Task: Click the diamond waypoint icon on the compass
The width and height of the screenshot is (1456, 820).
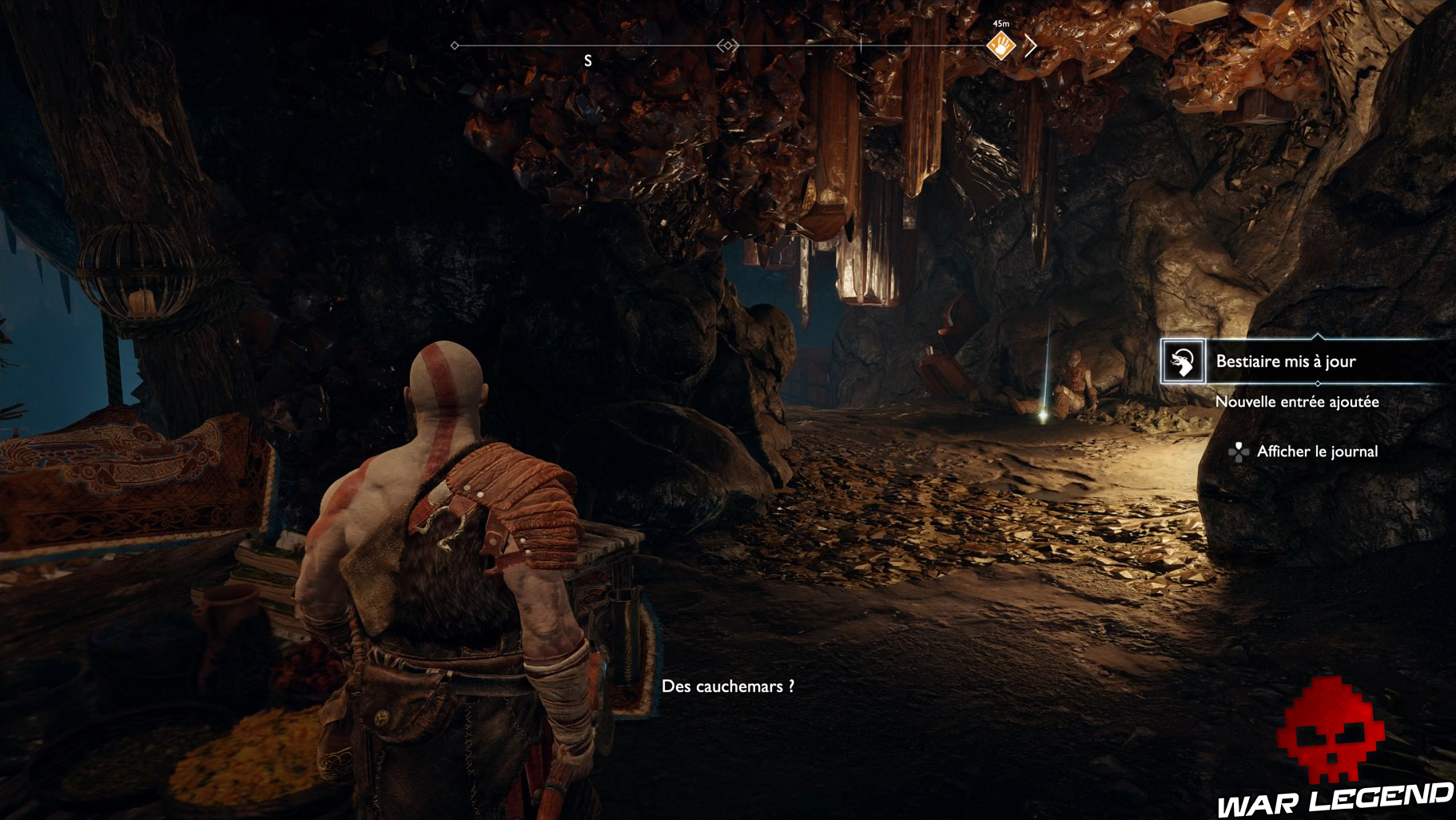Action: click(x=455, y=45)
